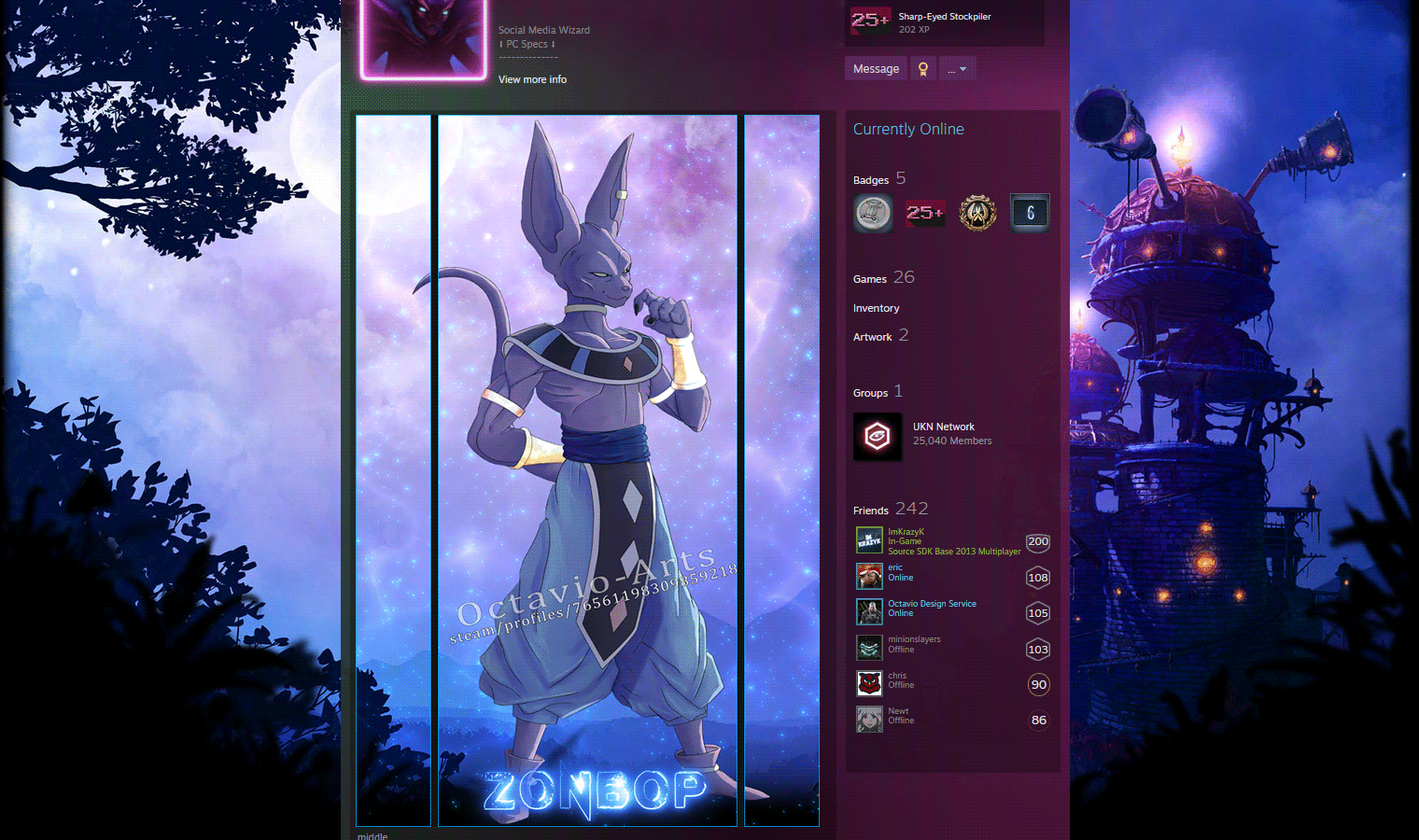Viewport: 1419px width, 840px height.
Task: Open ImKrazyK's friend avatar
Action: pyautogui.click(x=869, y=539)
